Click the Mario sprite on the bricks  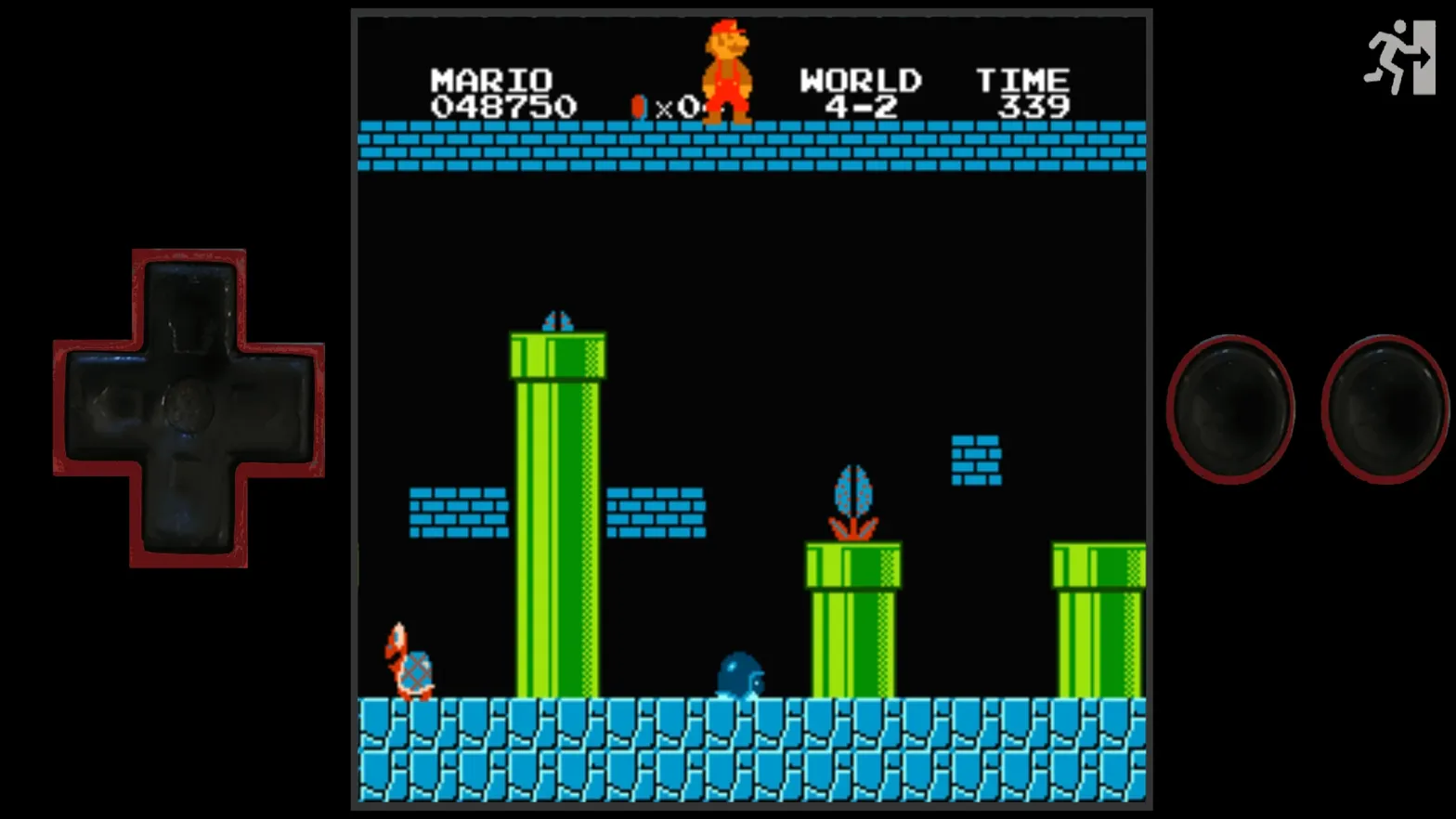click(x=728, y=70)
